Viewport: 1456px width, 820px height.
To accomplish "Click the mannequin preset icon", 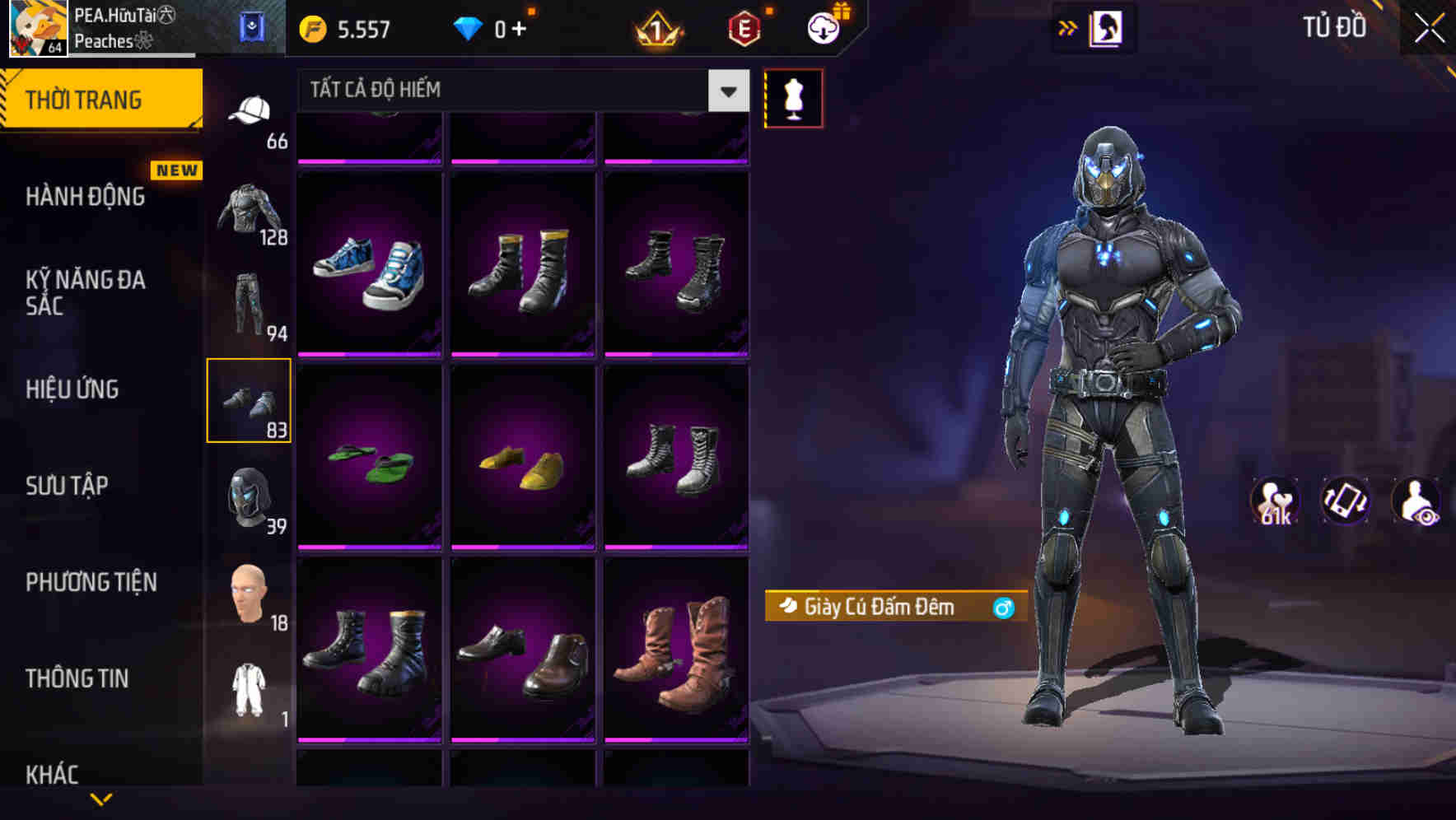I will tap(793, 97).
